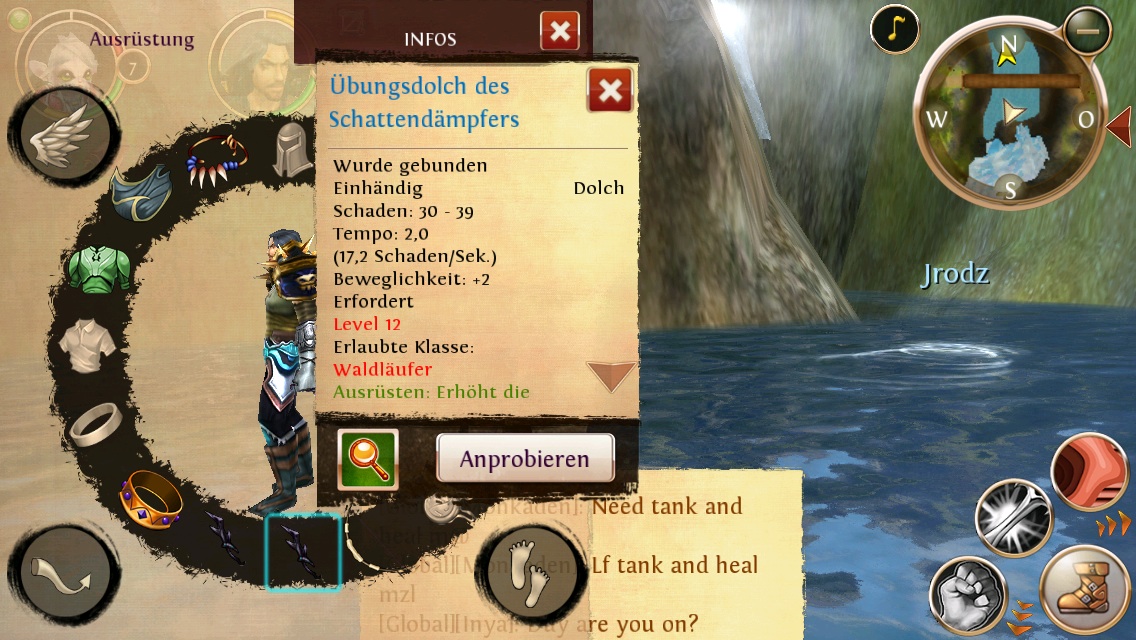Toggle the music note button
This screenshot has height=640, width=1136.
(895, 30)
